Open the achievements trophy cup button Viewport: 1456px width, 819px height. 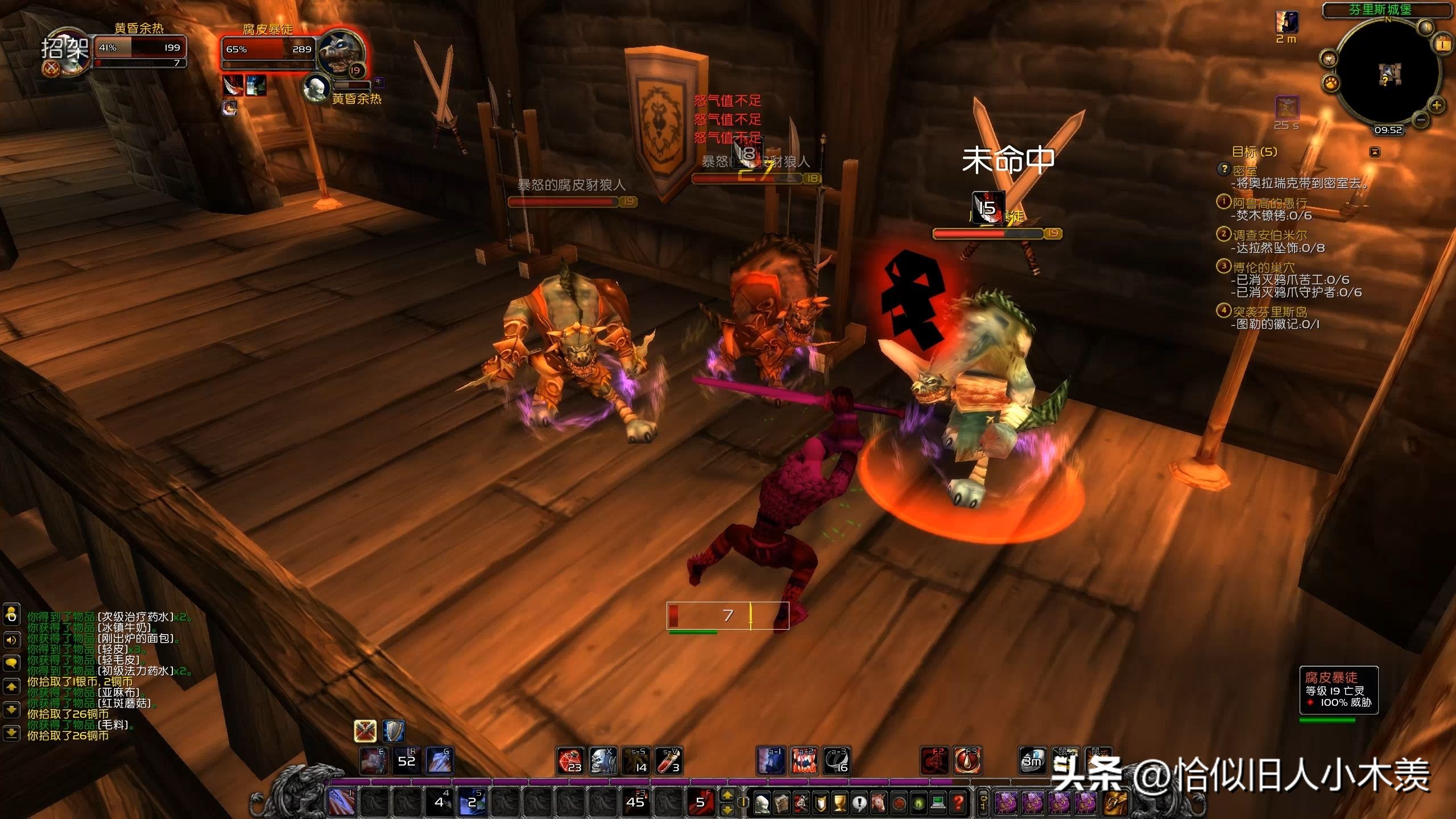tap(839, 803)
